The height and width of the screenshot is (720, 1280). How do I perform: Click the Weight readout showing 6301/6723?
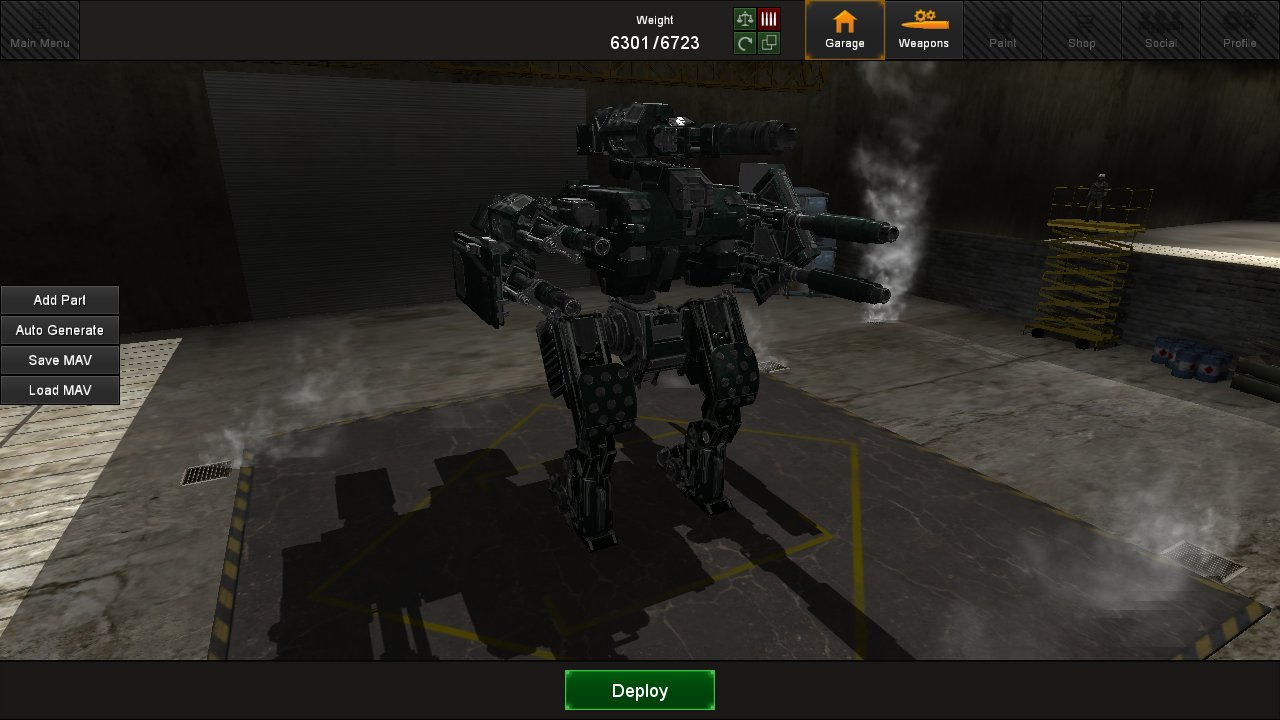click(x=655, y=42)
